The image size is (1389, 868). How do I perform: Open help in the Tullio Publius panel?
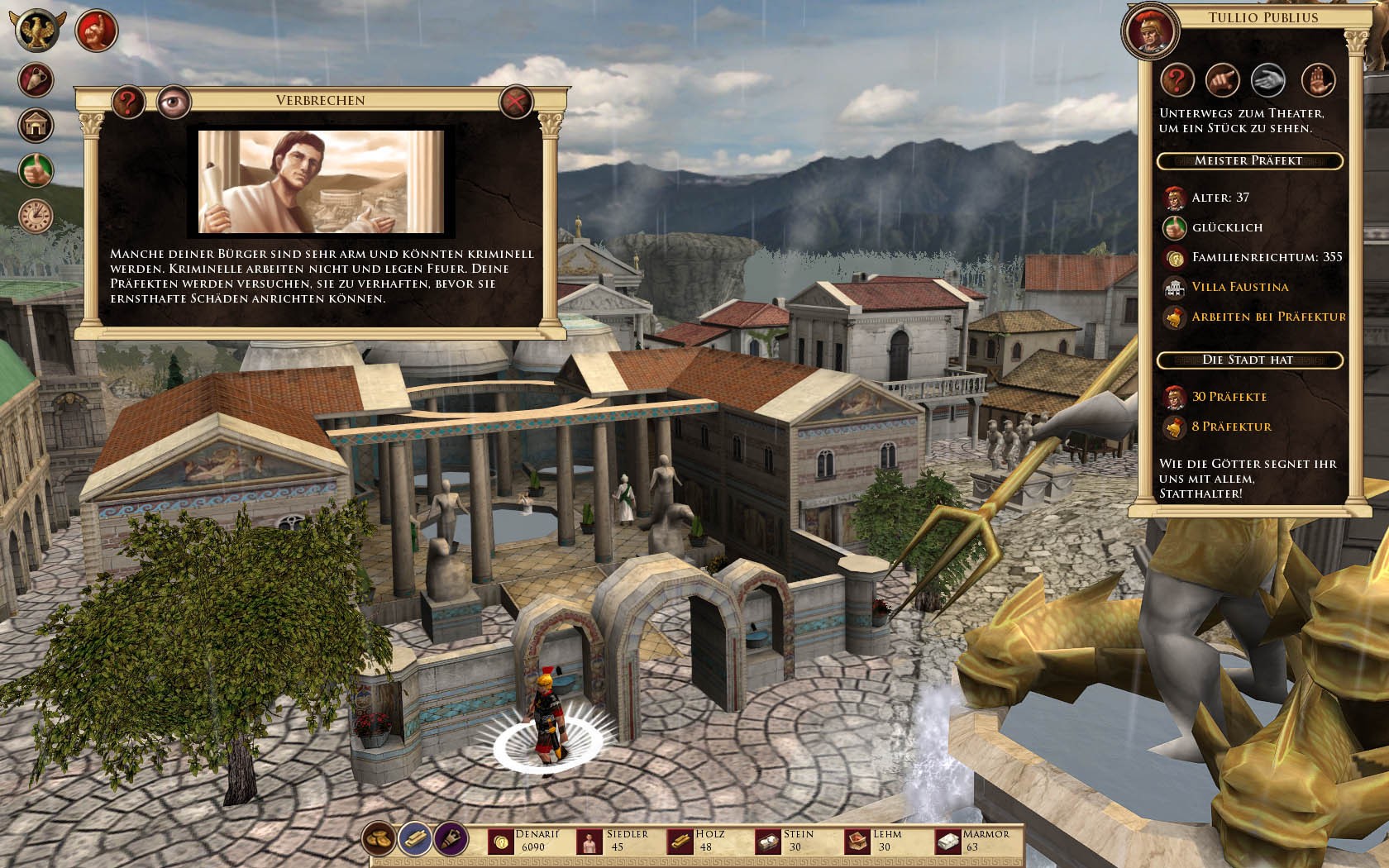(x=1177, y=80)
